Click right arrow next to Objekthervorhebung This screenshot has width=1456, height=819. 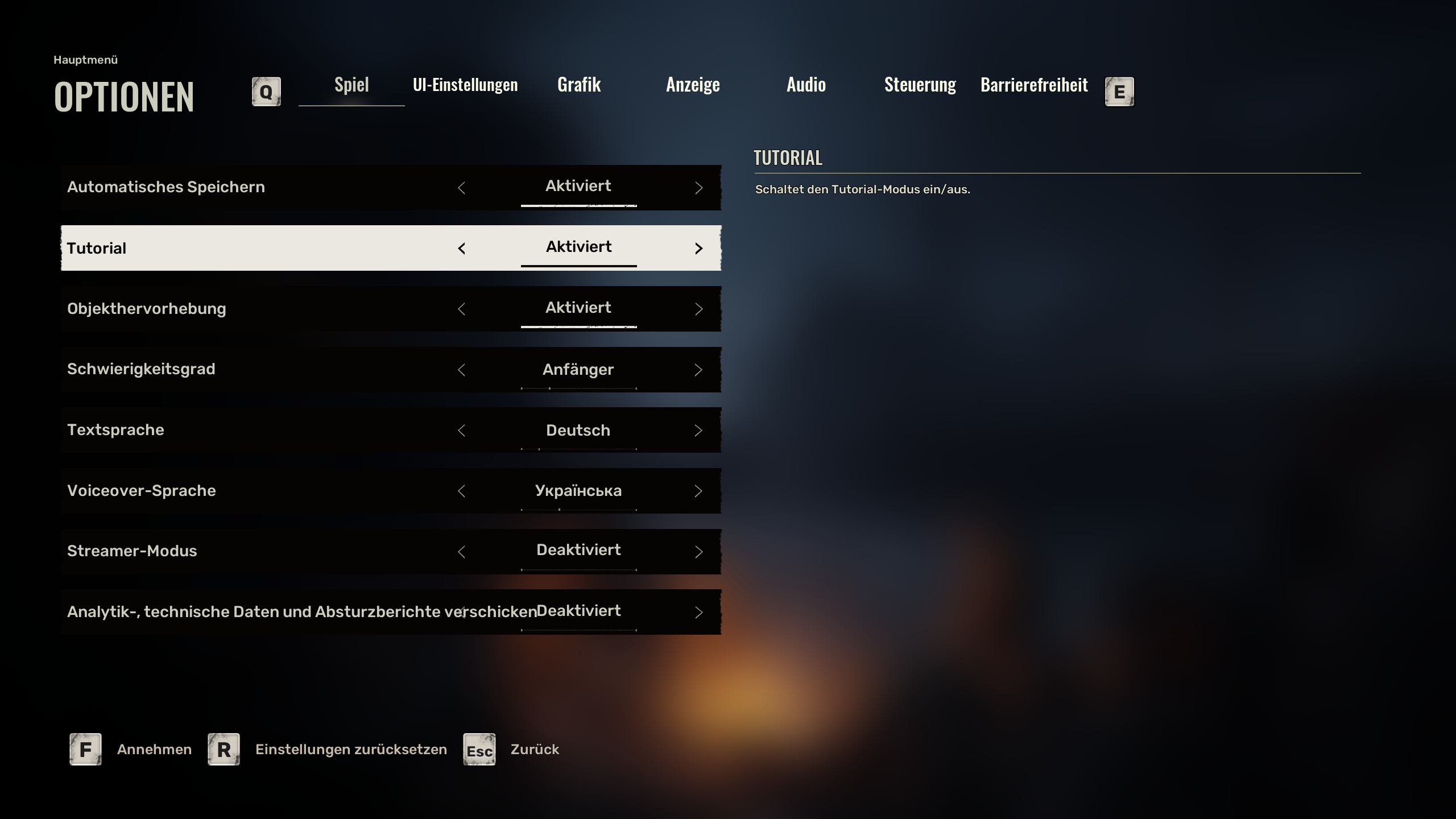(699, 309)
